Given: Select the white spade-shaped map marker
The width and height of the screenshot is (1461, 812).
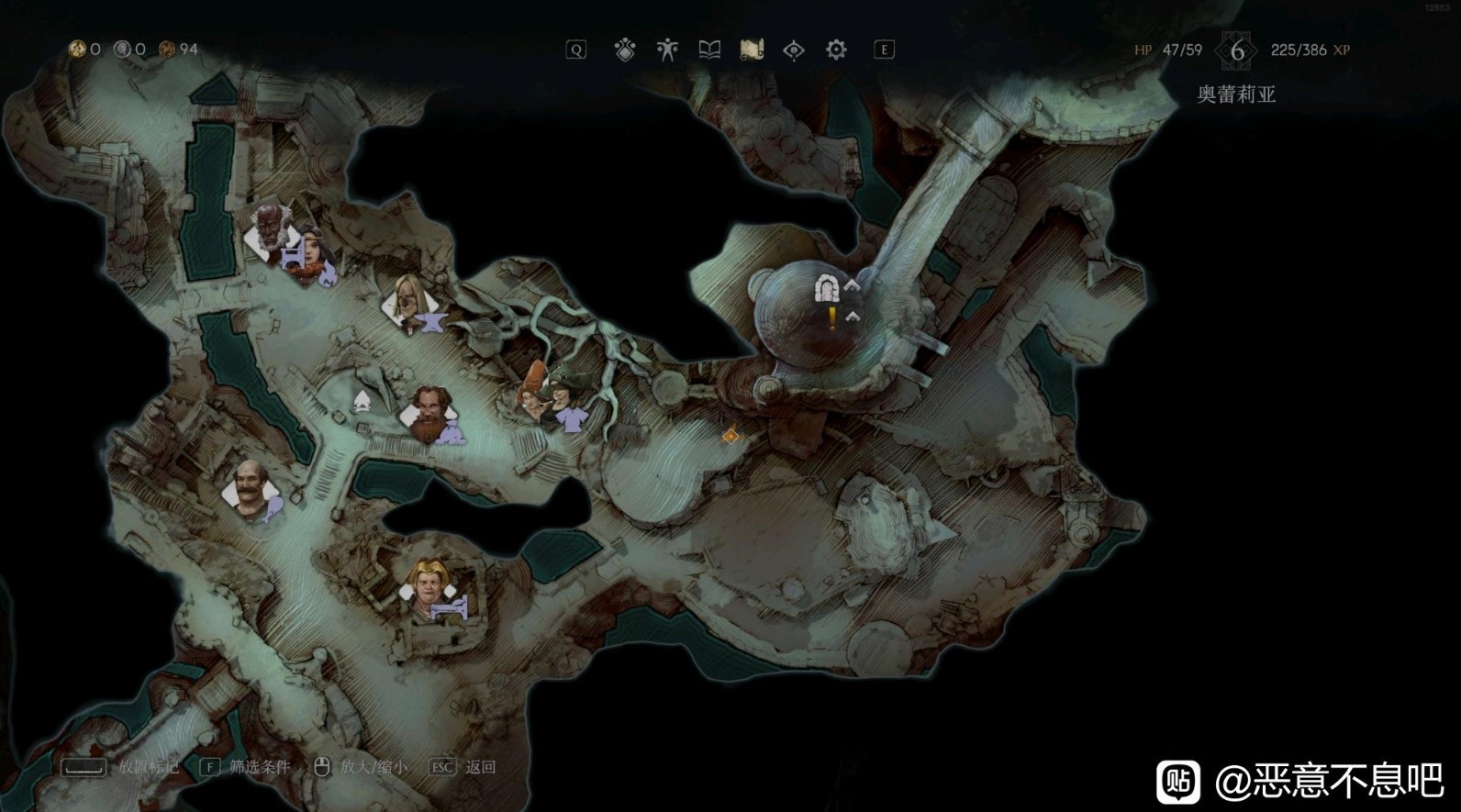Looking at the screenshot, I should coord(362,401).
